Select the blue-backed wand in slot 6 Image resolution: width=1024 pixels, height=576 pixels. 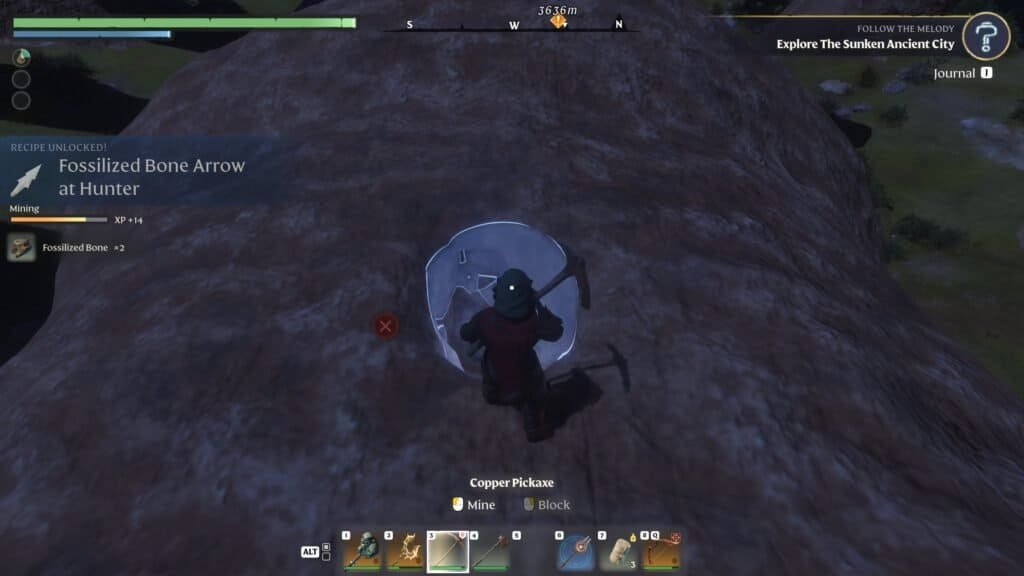pos(575,551)
